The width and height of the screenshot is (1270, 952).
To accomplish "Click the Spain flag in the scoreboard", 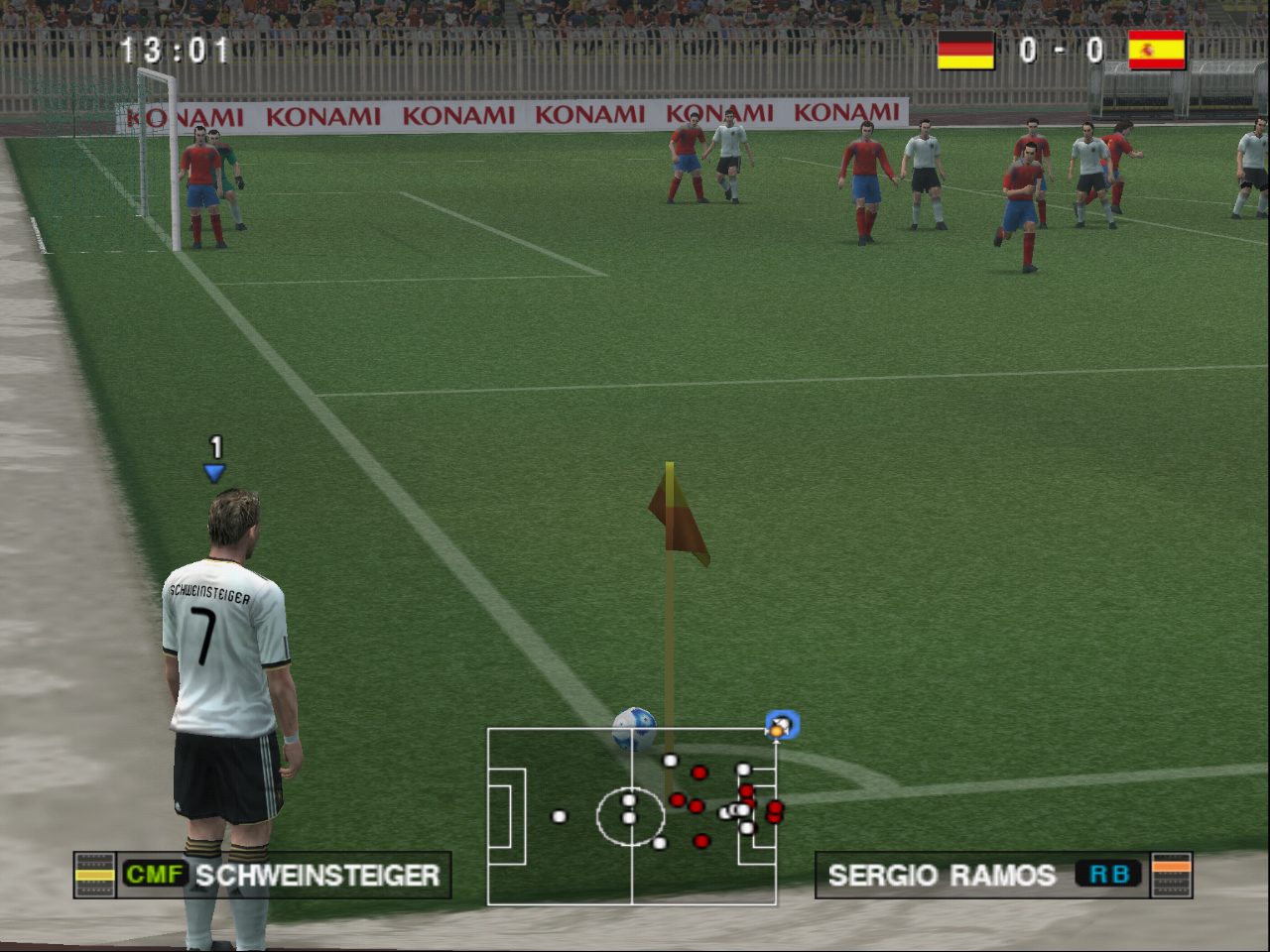I will coord(1157,50).
